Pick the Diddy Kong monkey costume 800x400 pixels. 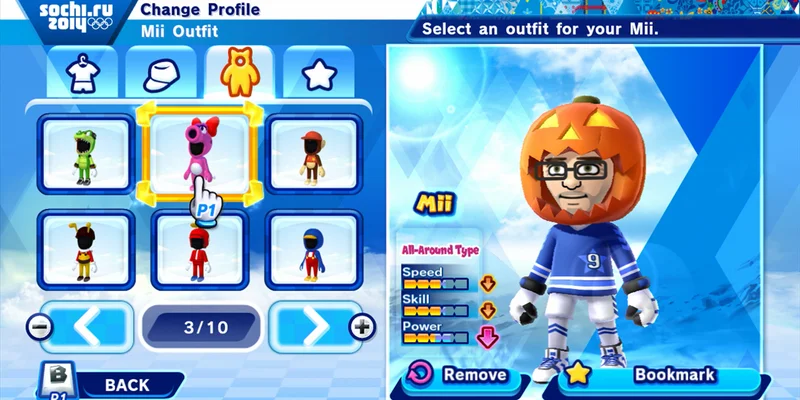click(x=313, y=154)
